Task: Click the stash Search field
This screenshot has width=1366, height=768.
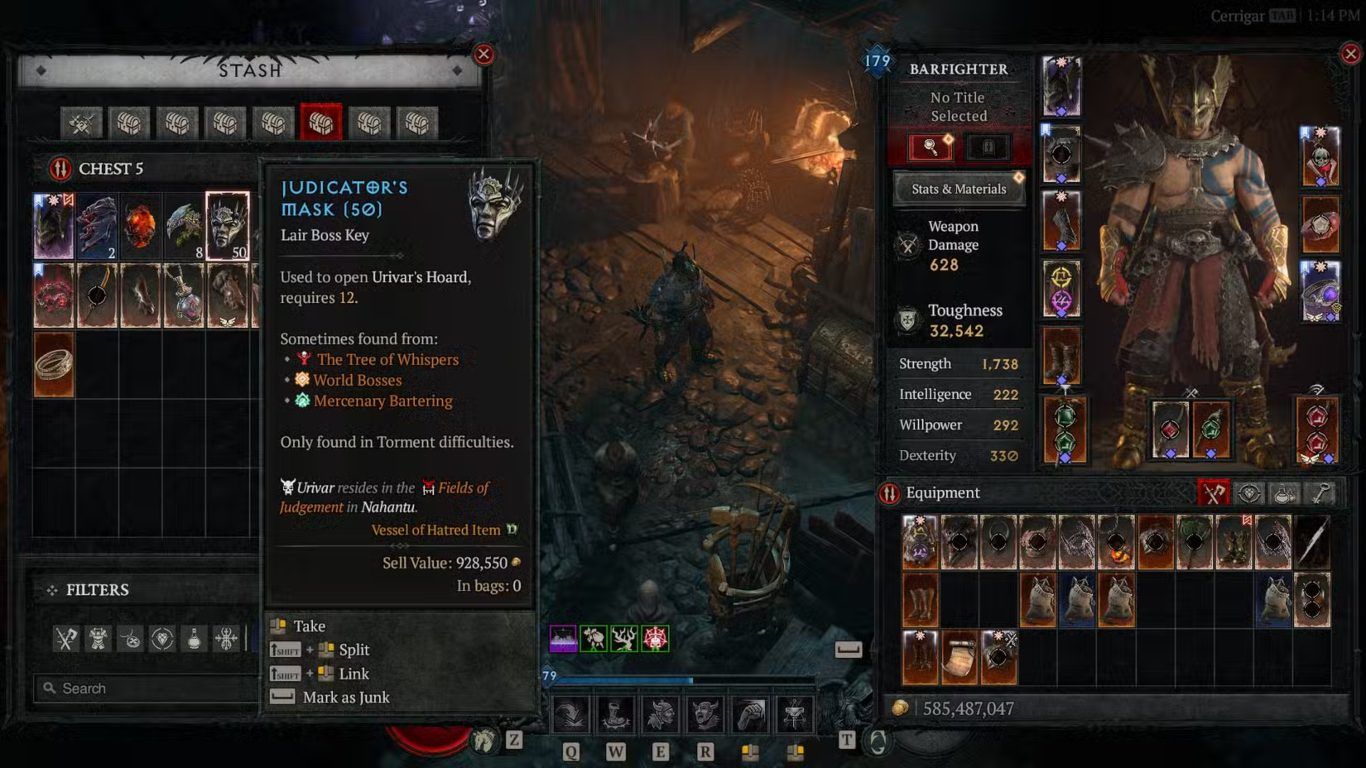Action: click(145, 688)
